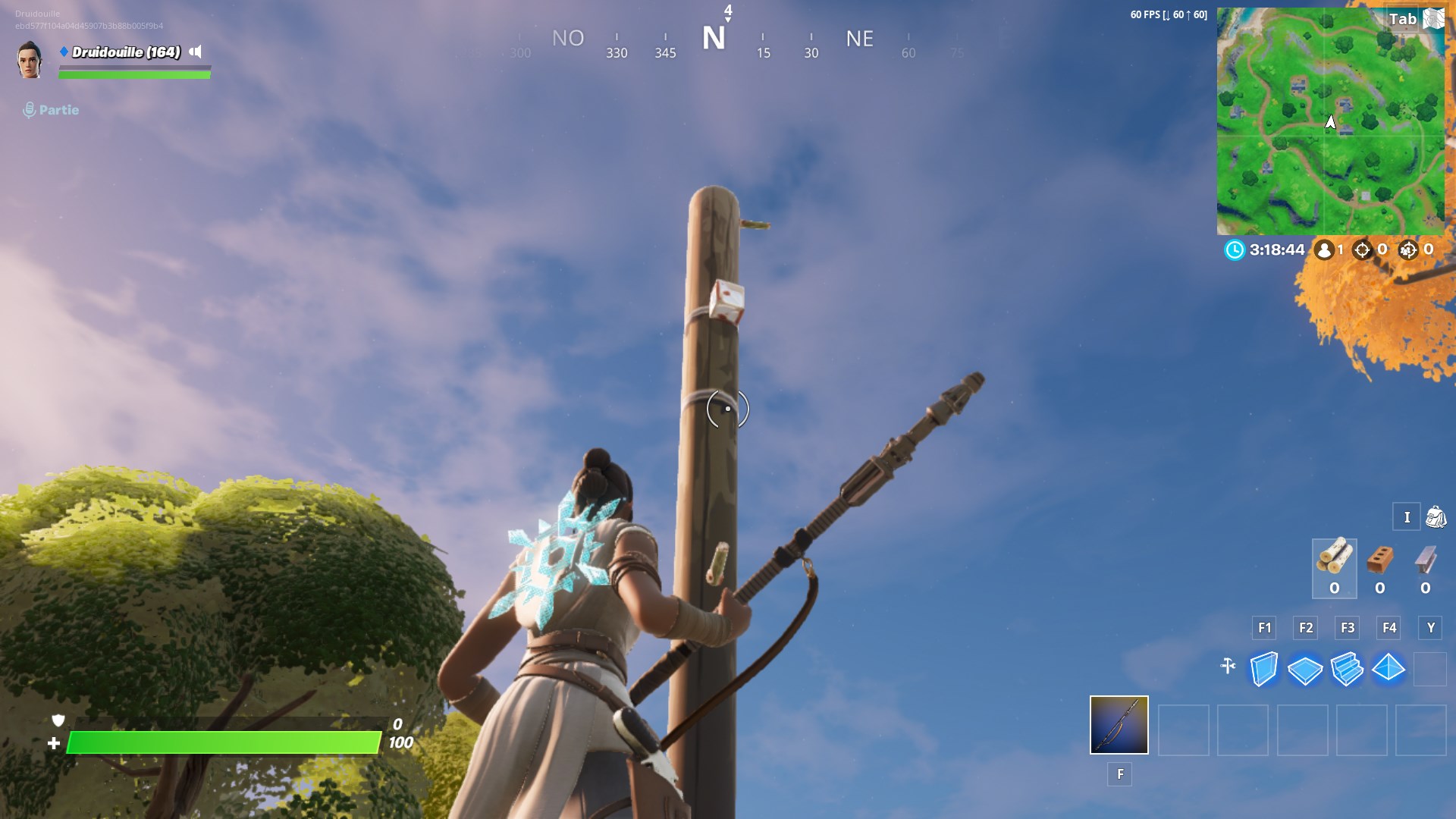Image resolution: width=1456 pixels, height=819 pixels.
Task: Select the brick material slot
Action: pos(1379,565)
